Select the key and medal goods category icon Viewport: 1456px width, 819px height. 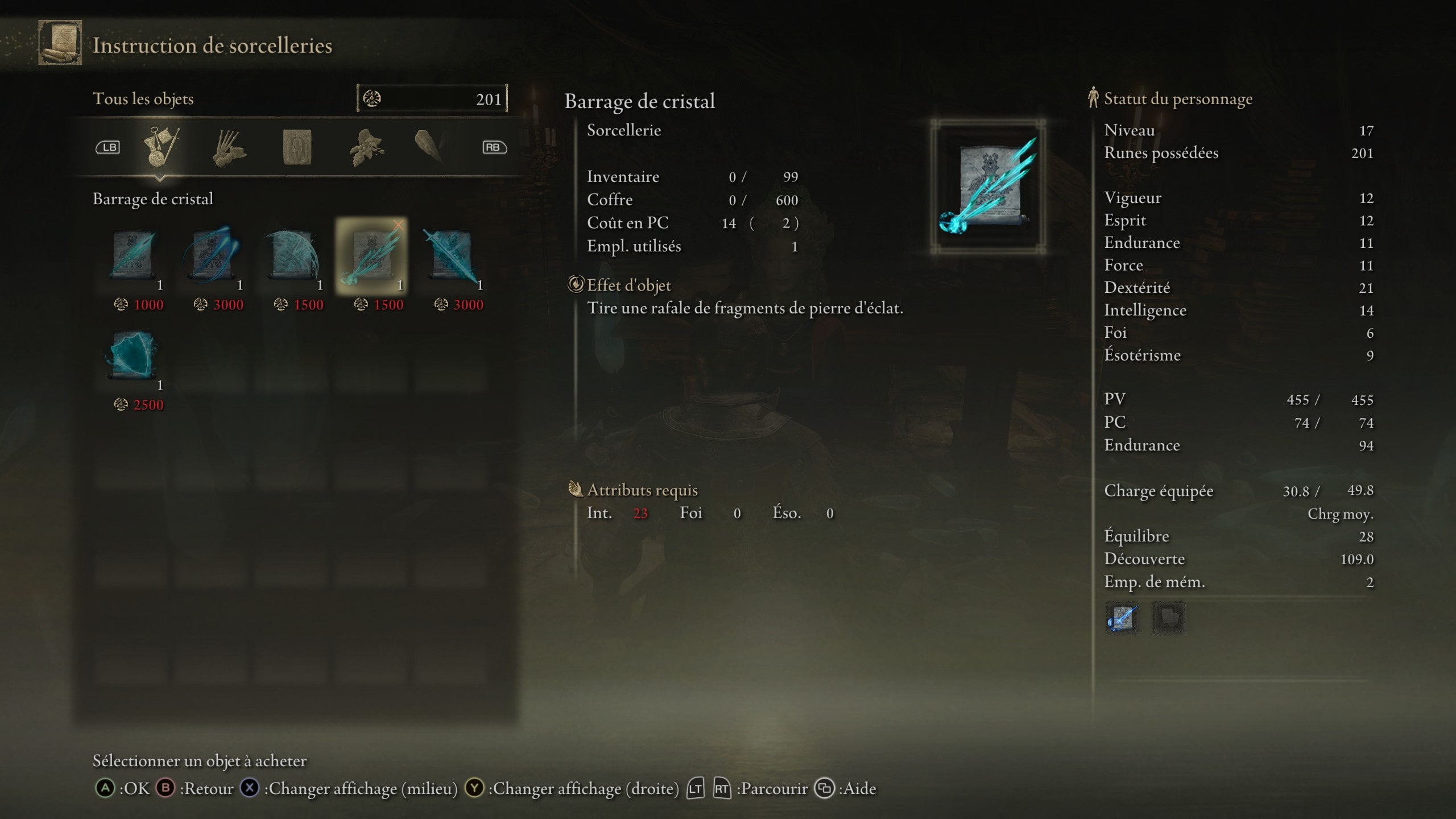pyautogui.click(x=162, y=147)
